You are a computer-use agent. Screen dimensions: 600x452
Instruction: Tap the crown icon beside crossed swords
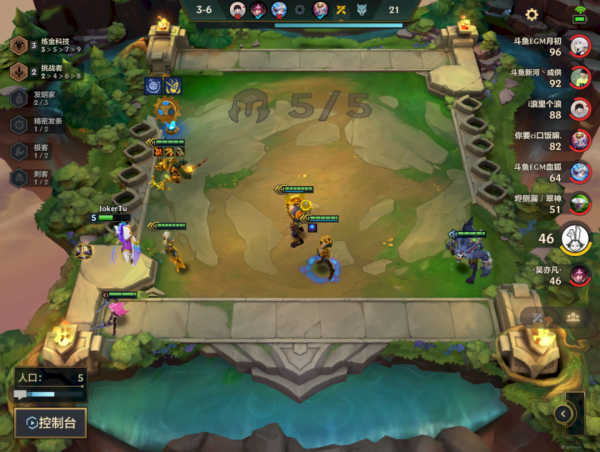[573, 317]
